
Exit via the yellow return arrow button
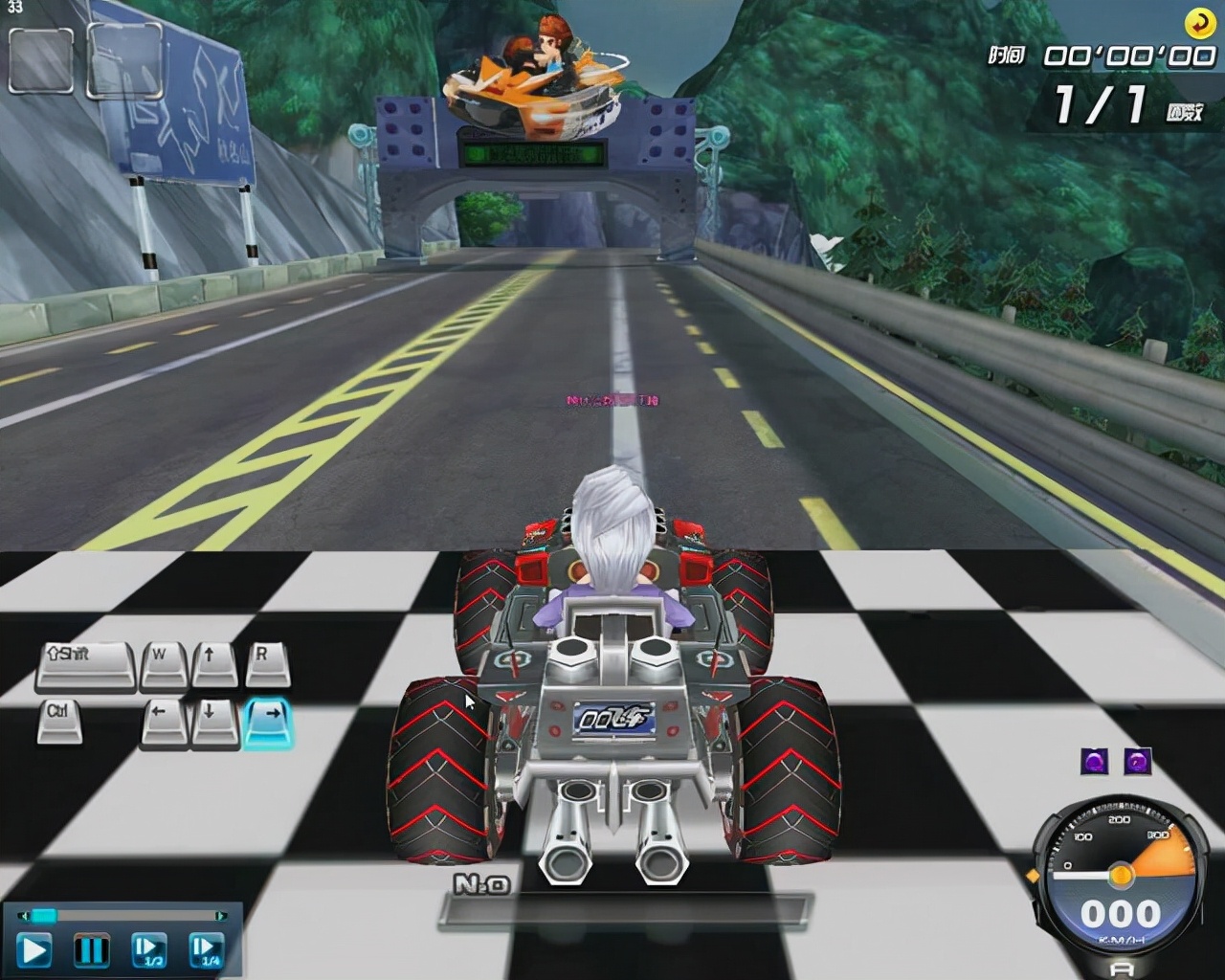pyautogui.click(x=1198, y=21)
